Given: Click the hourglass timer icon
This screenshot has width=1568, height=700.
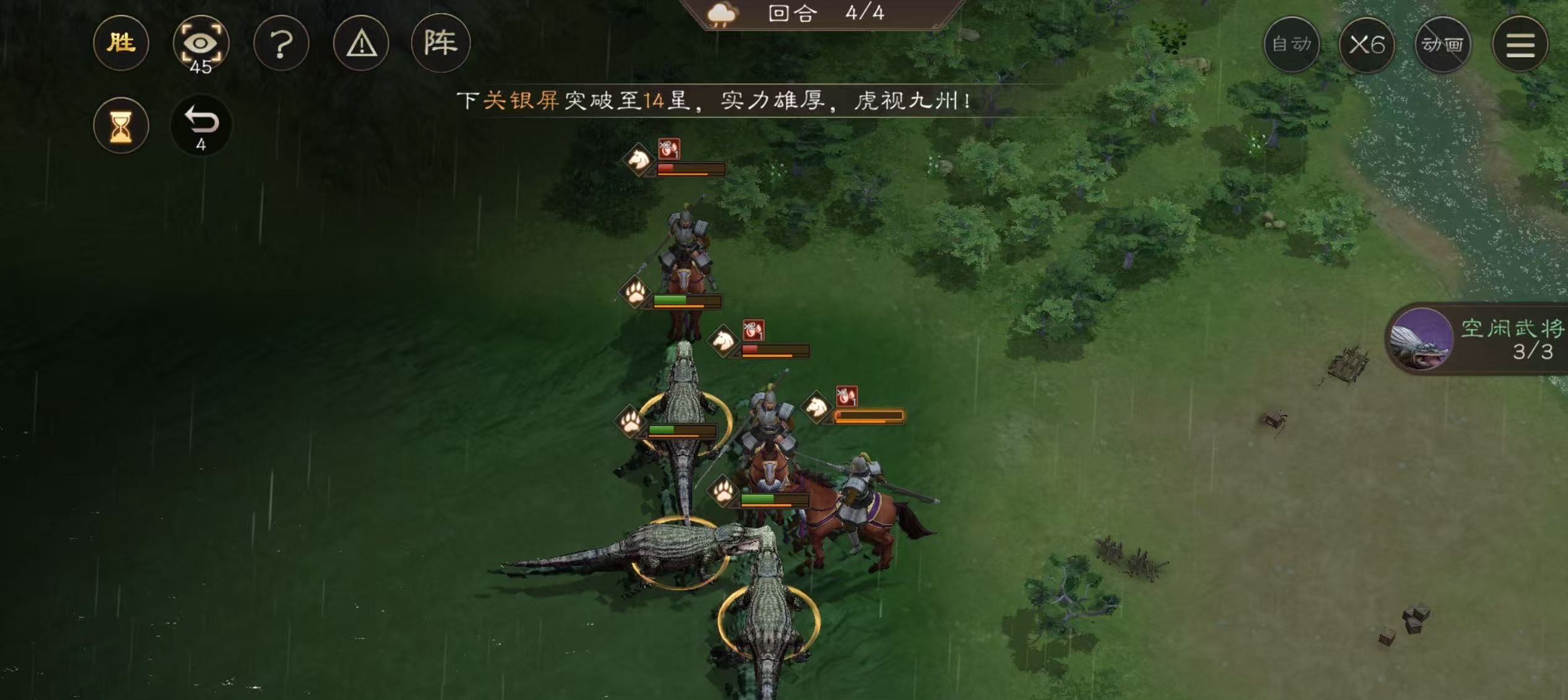Looking at the screenshot, I should coord(121,126).
